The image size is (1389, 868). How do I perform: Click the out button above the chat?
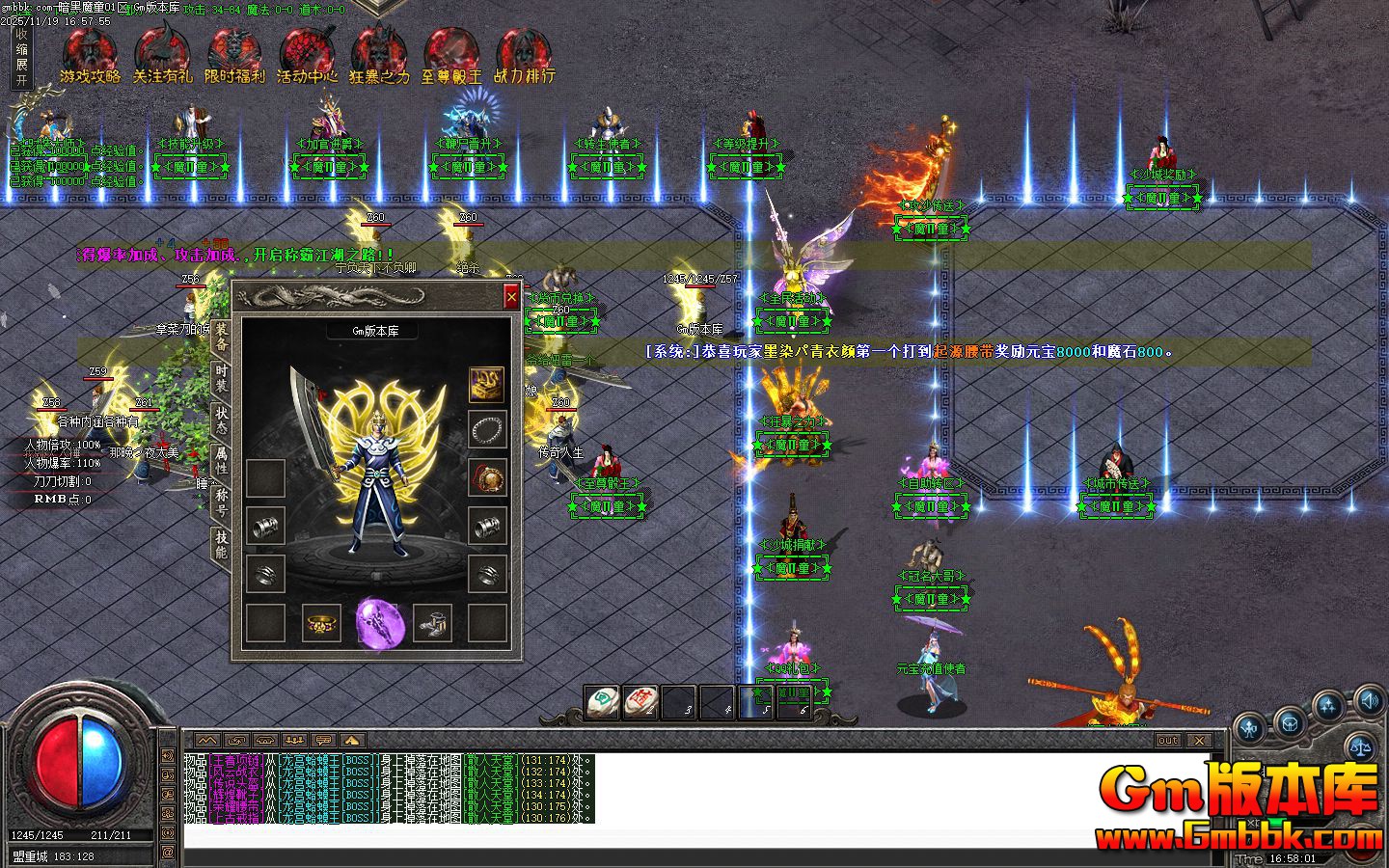(x=1167, y=741)
